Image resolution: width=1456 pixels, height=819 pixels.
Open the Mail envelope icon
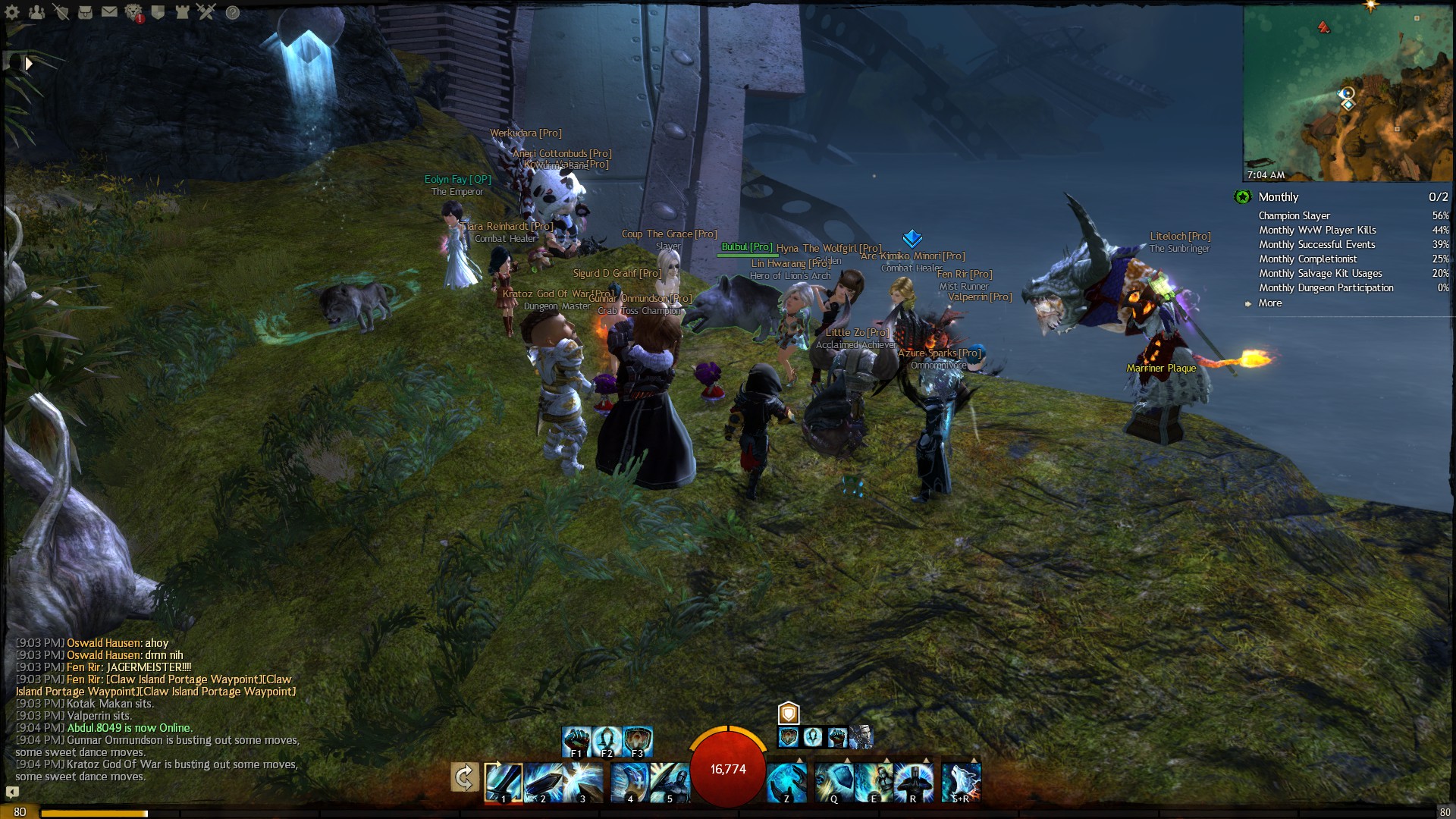[x=109, y=12]
